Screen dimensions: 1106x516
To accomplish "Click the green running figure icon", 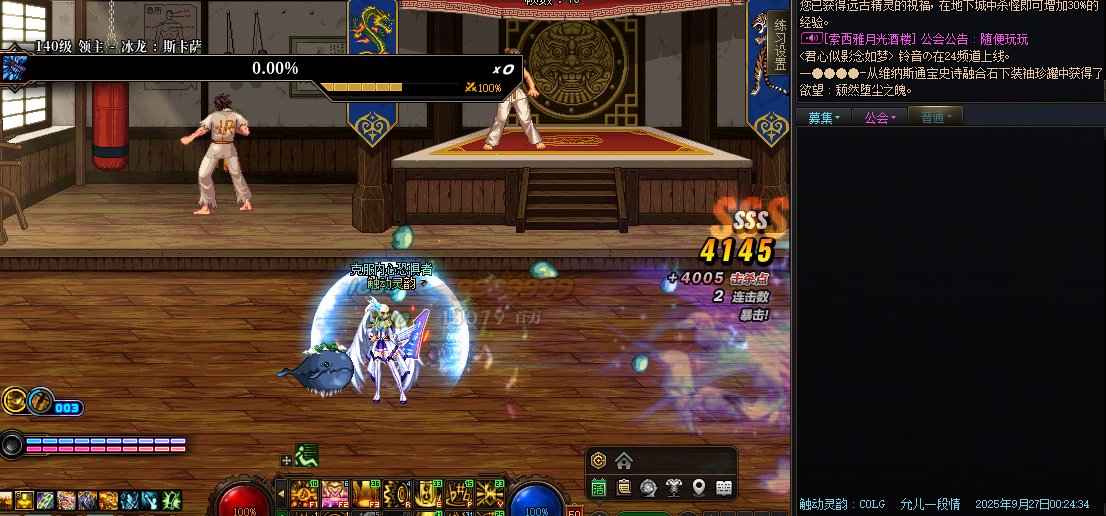I will tap(306, 456).
